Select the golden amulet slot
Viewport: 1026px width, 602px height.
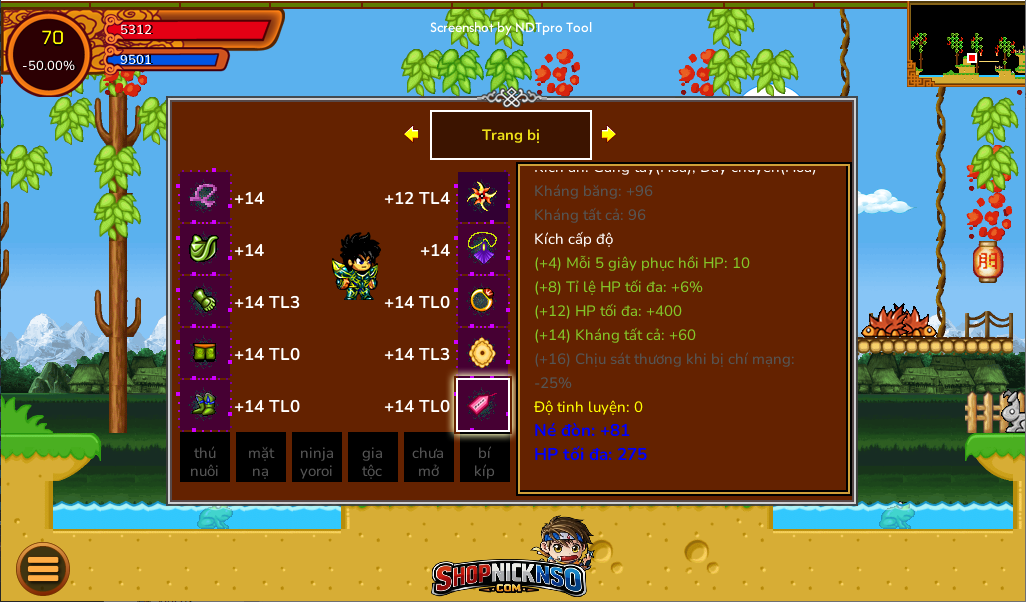tap(483, 354)
